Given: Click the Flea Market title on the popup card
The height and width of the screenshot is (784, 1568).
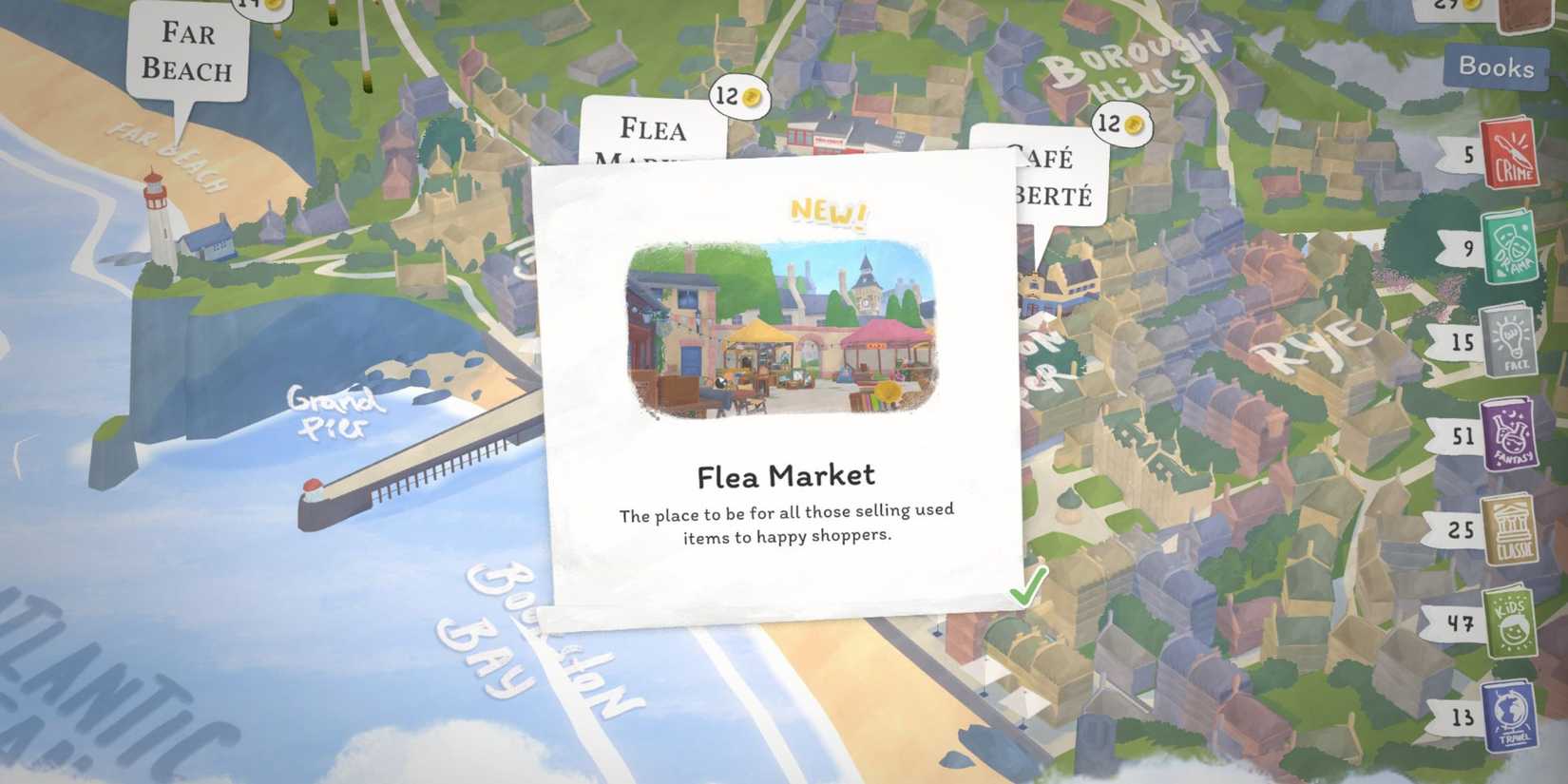Looking at the screenshot, I should click(786, 472).
